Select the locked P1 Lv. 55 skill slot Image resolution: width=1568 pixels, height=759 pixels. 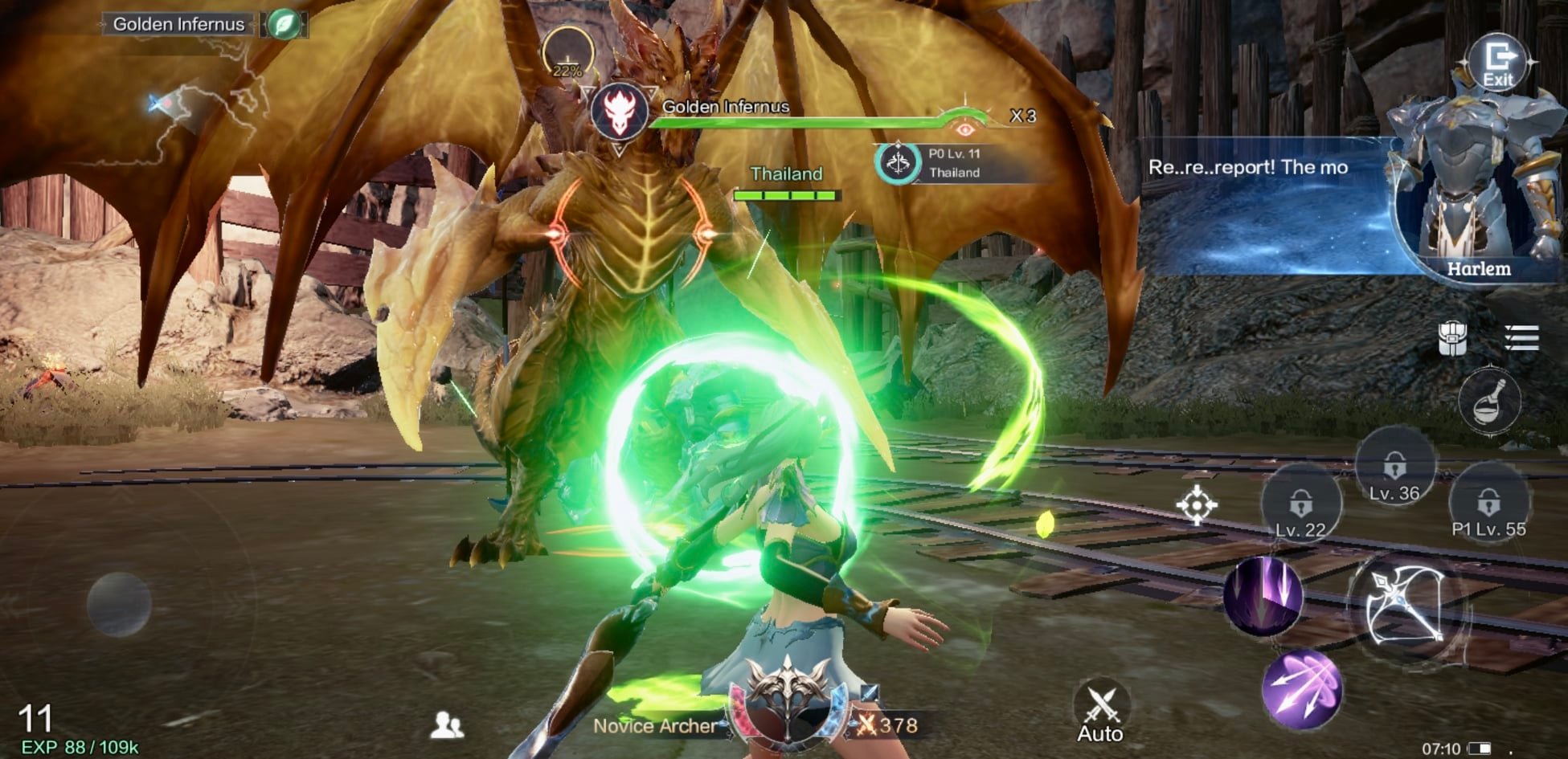pos(1488,504)
